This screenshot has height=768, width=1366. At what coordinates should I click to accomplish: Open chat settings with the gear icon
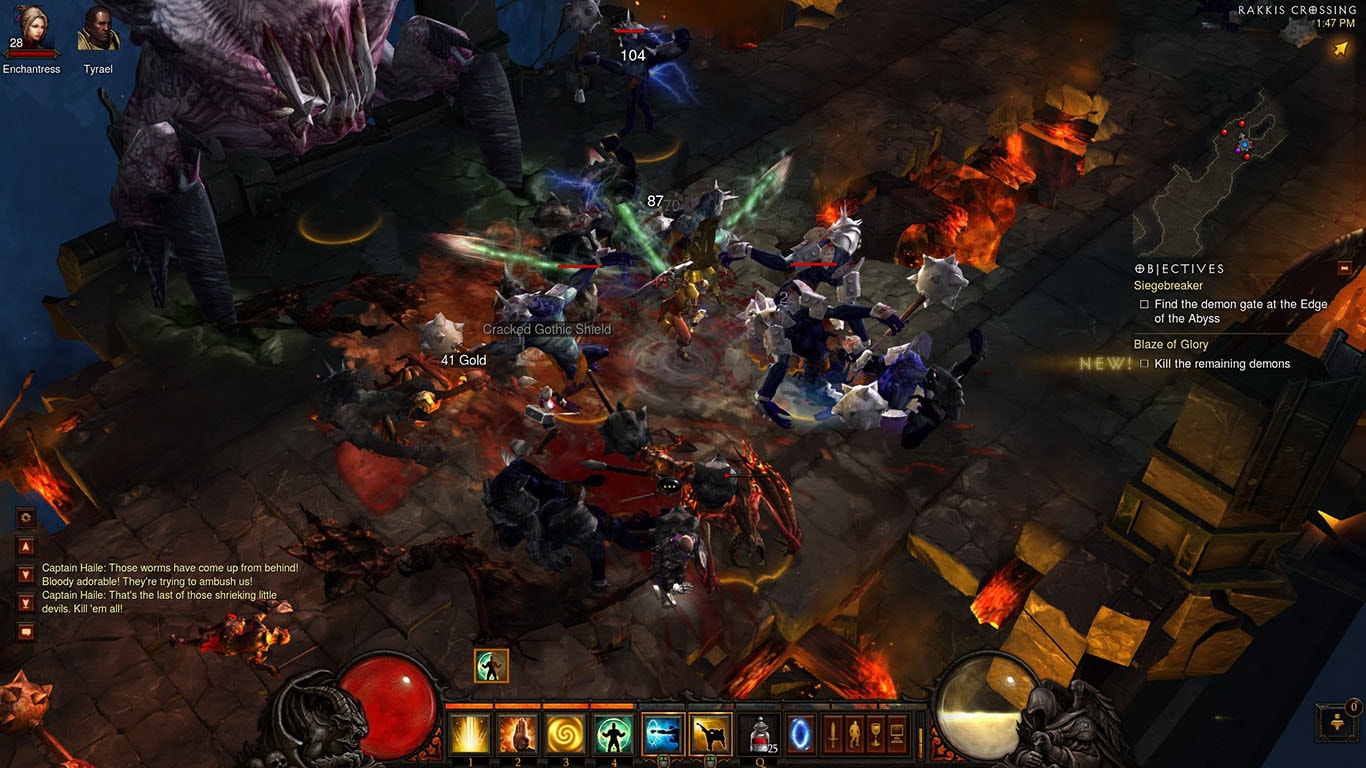(x=24, y=517)
